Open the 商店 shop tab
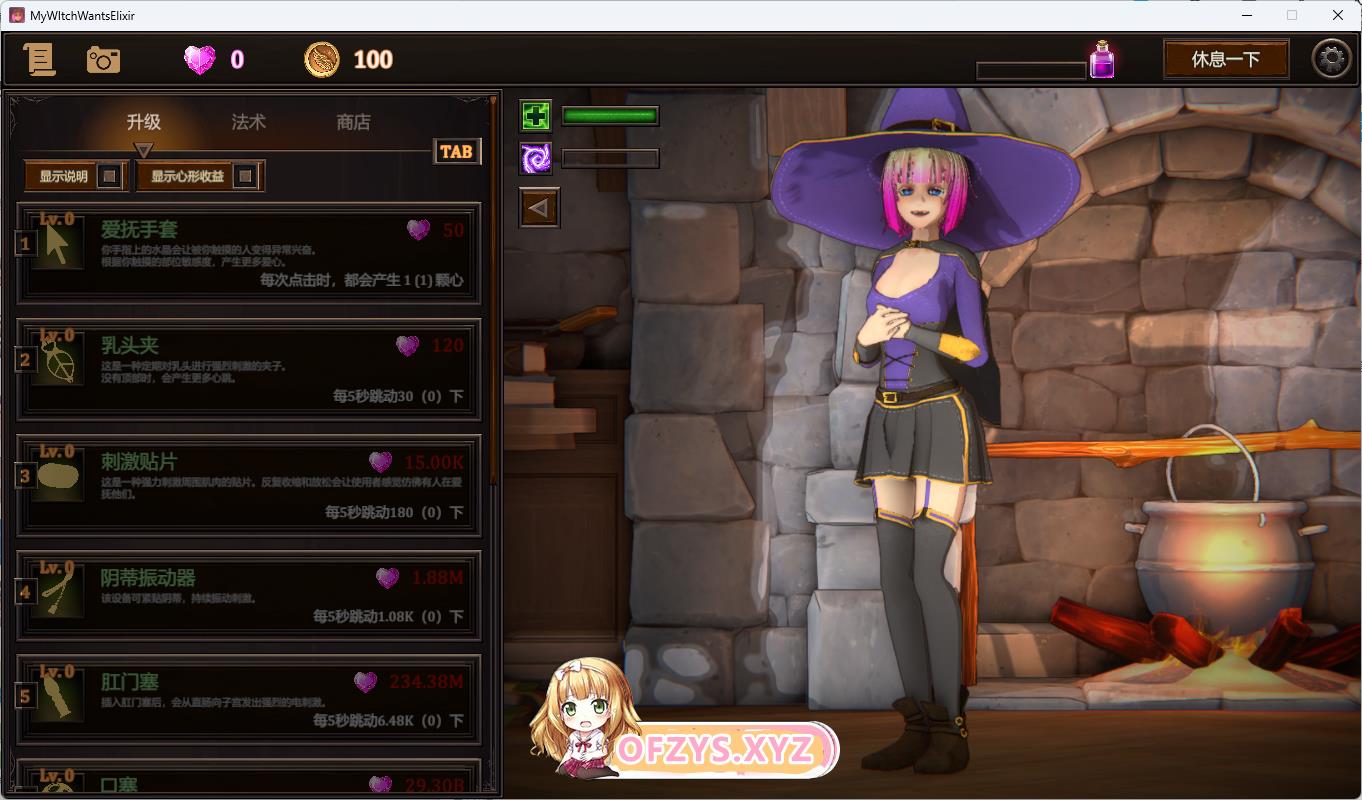 (x=353, y=122)
